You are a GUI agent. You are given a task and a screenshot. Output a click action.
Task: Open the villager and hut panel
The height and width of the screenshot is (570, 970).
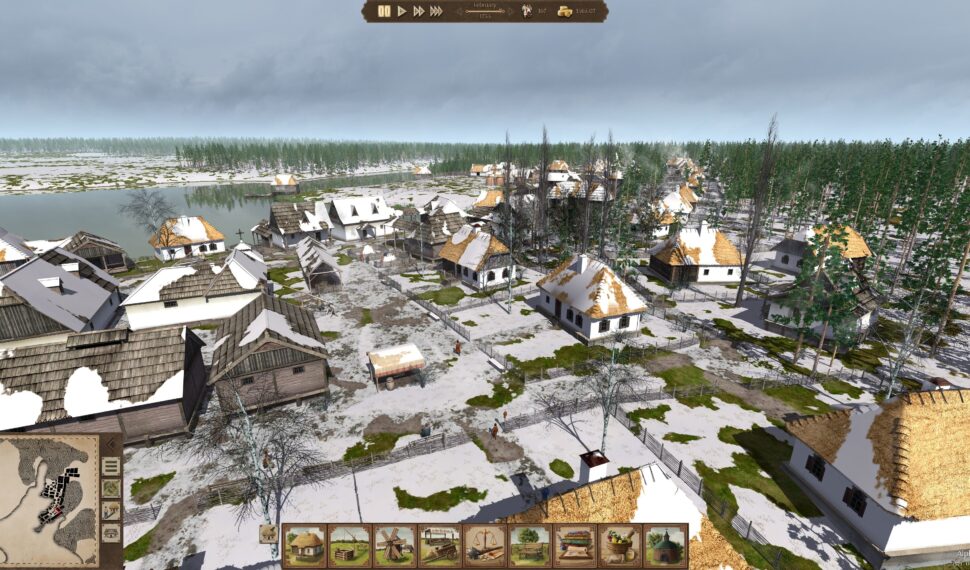[111, 511]
